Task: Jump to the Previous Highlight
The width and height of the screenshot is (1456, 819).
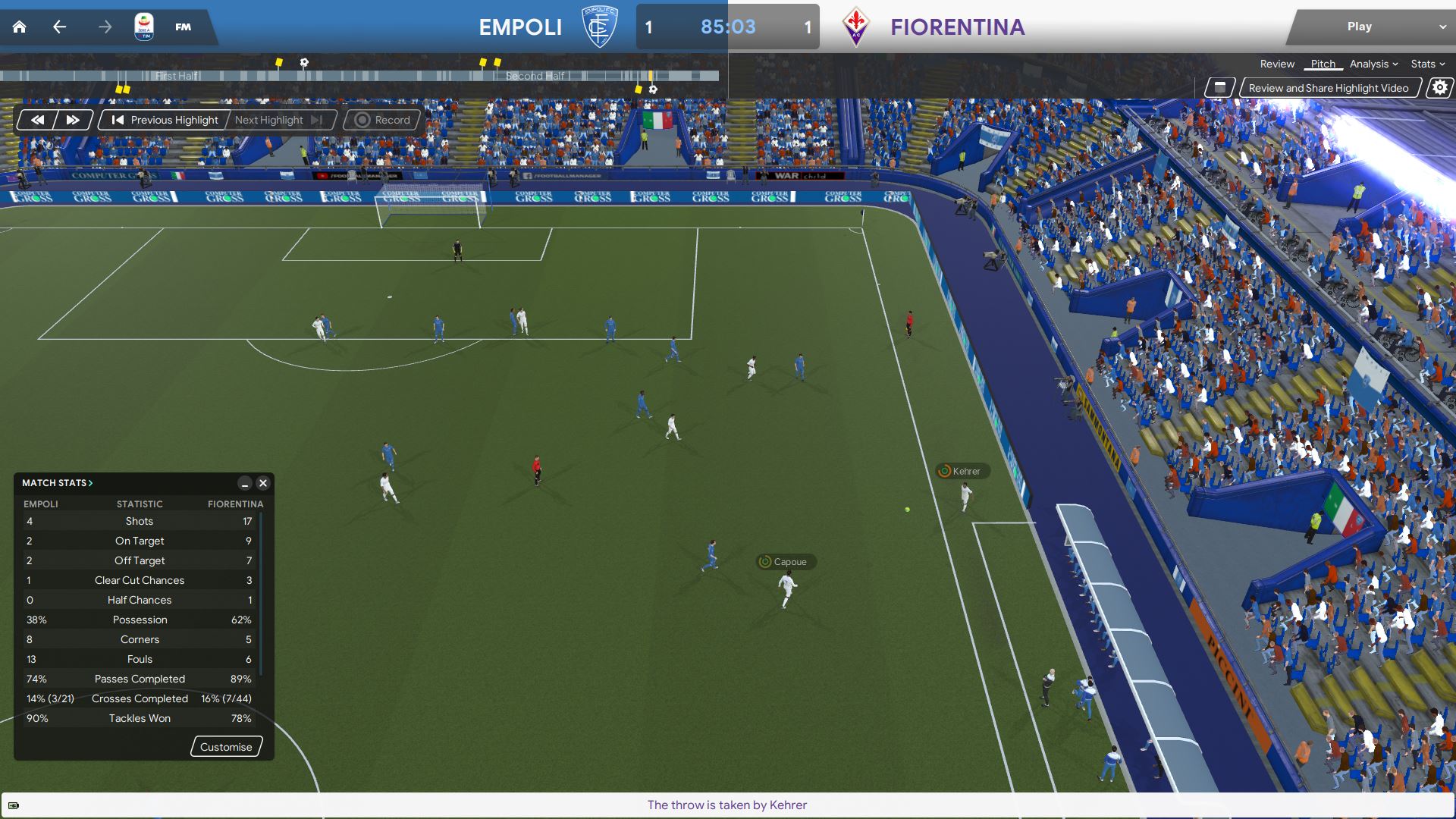Action: [x=165, y=120]
